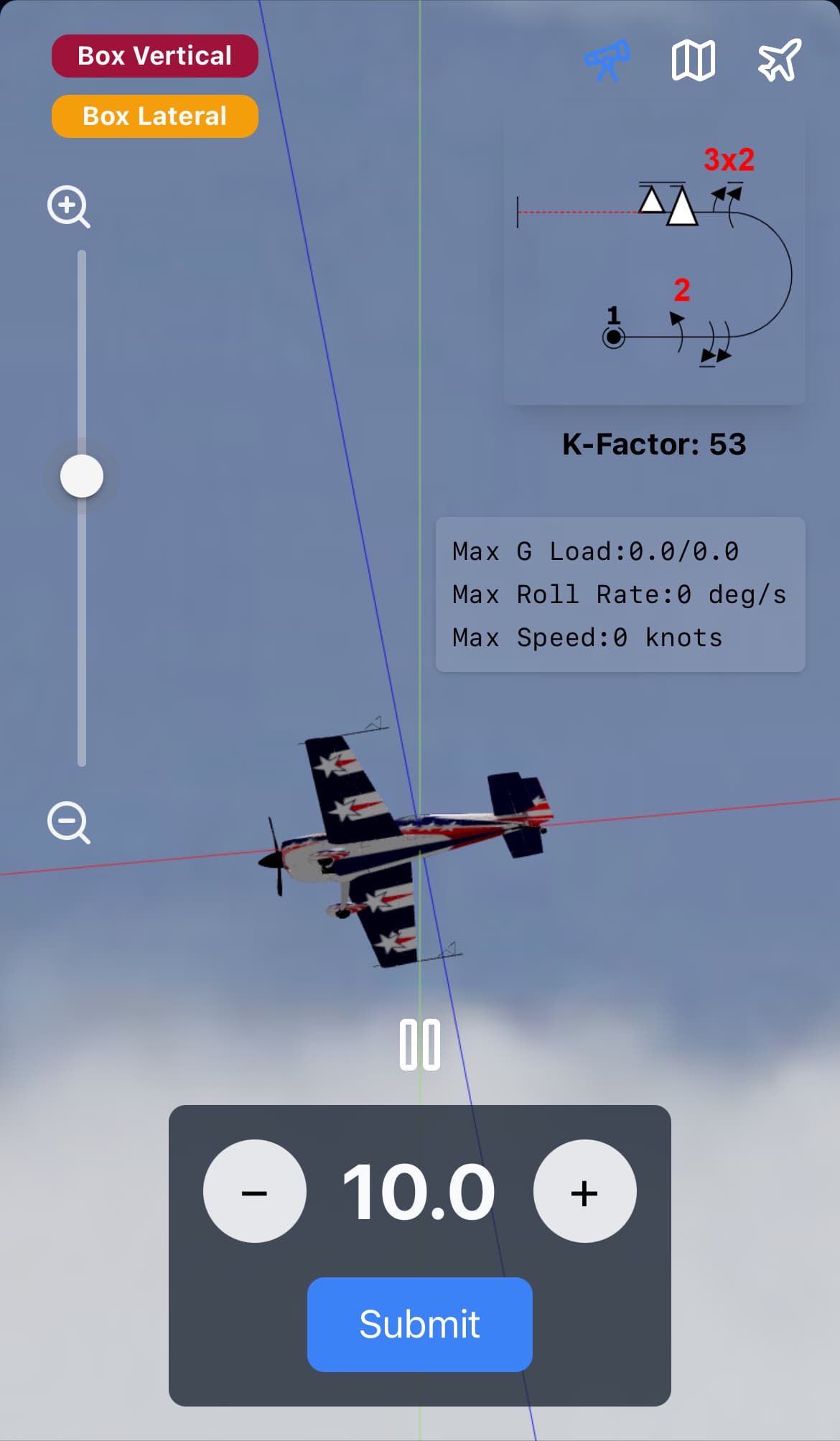Decrease the score with minus button
This screenshot has height=1441, width=840.
click(255, 1191)
